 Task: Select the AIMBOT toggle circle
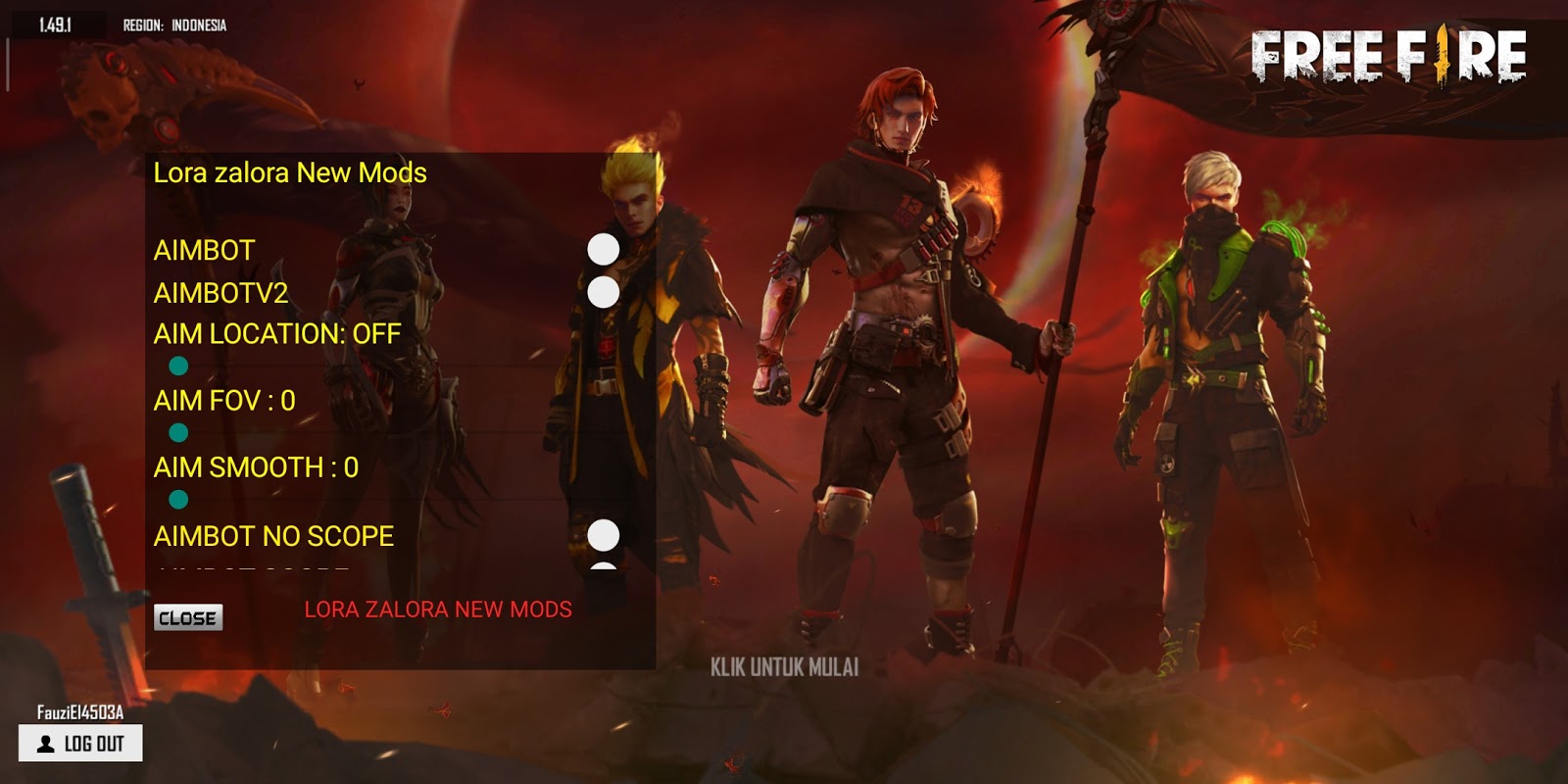click(603, 249)
